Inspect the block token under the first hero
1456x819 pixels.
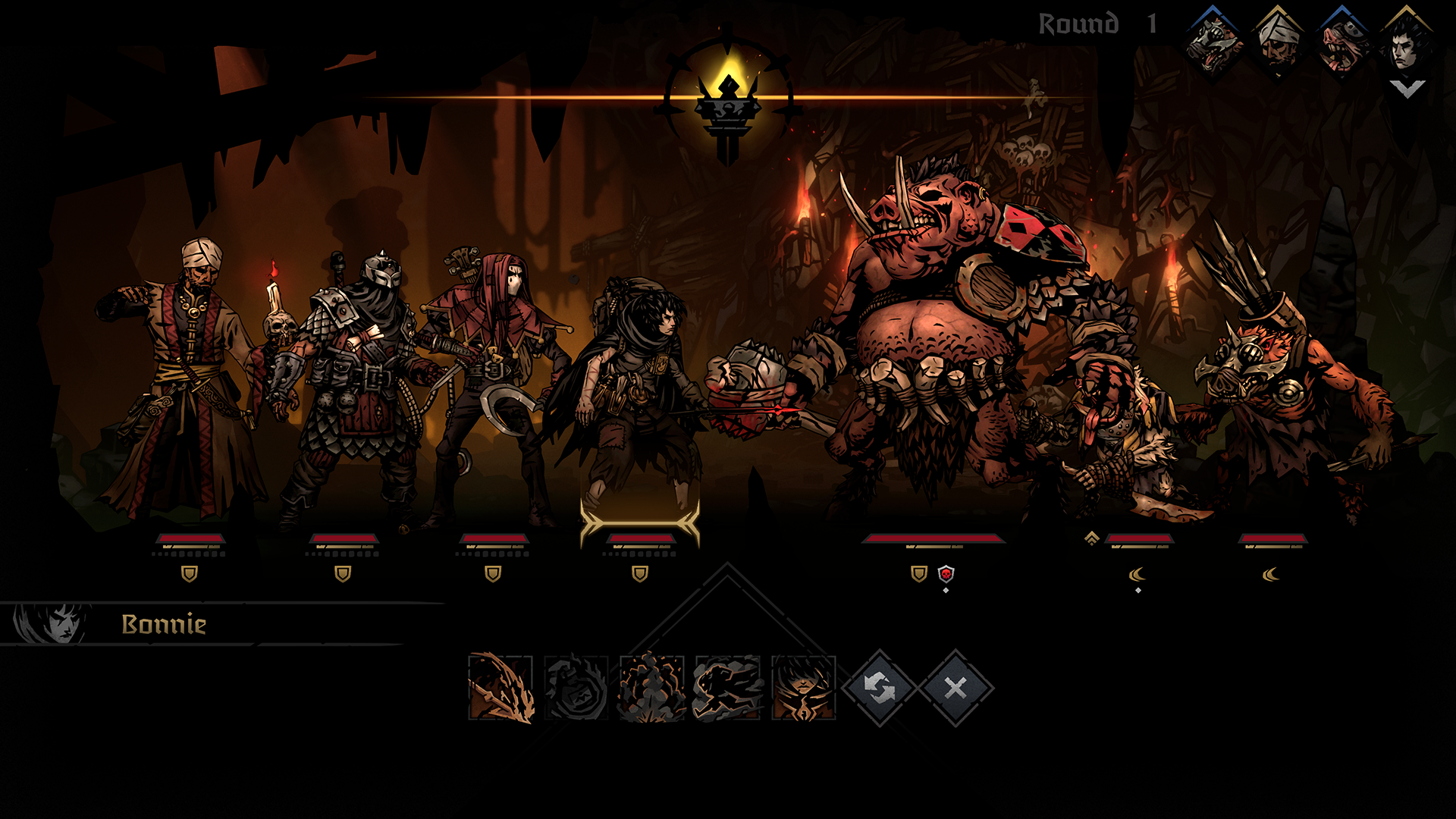pyautogui.click(x=190, y=575)
